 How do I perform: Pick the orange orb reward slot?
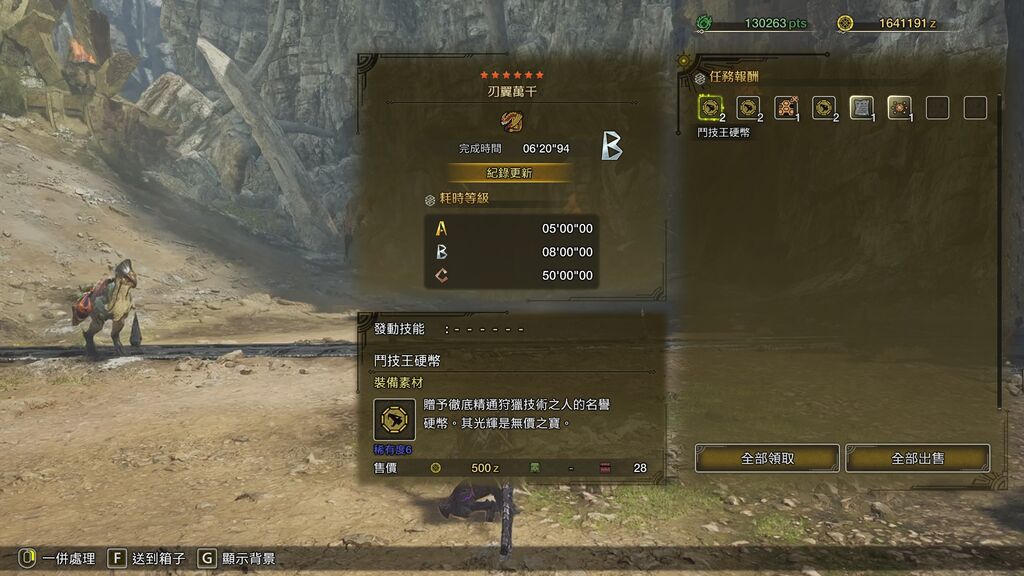click(x=898, y=107)
